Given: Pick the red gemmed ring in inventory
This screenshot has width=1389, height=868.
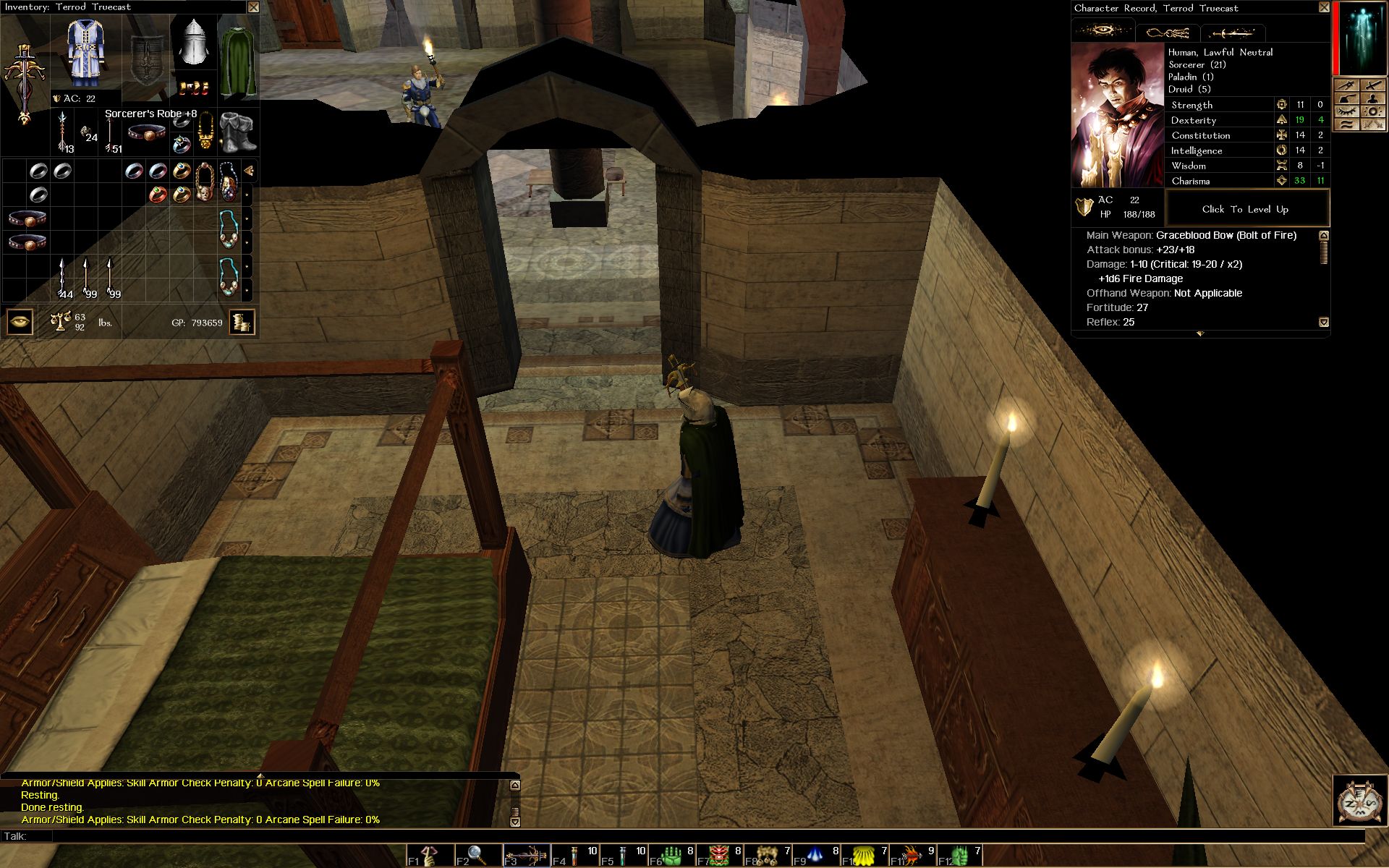Looking at the screenshot, I should pyautogui.click(x=158, y=194).
